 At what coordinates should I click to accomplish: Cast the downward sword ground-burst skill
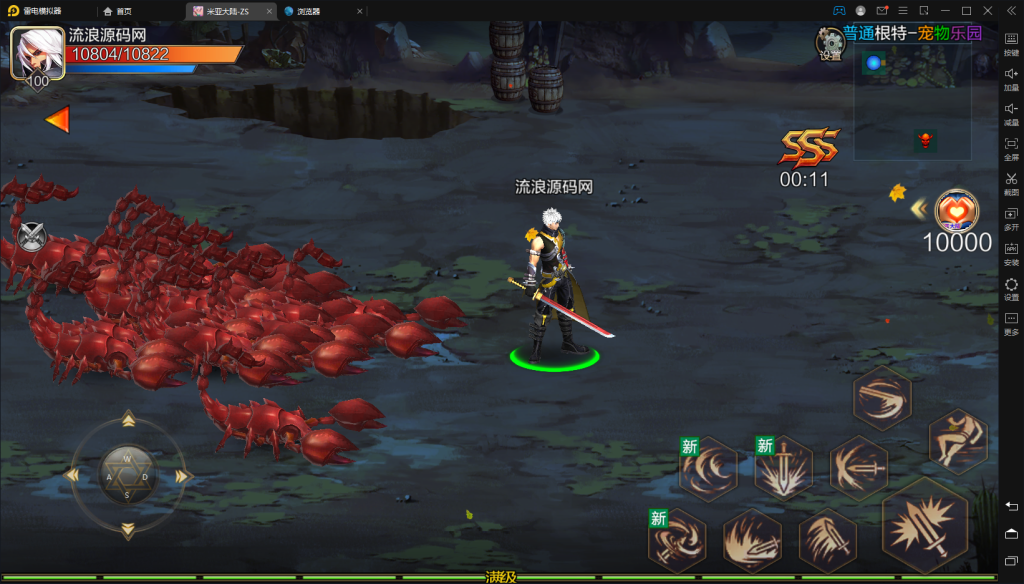point(783,468)
